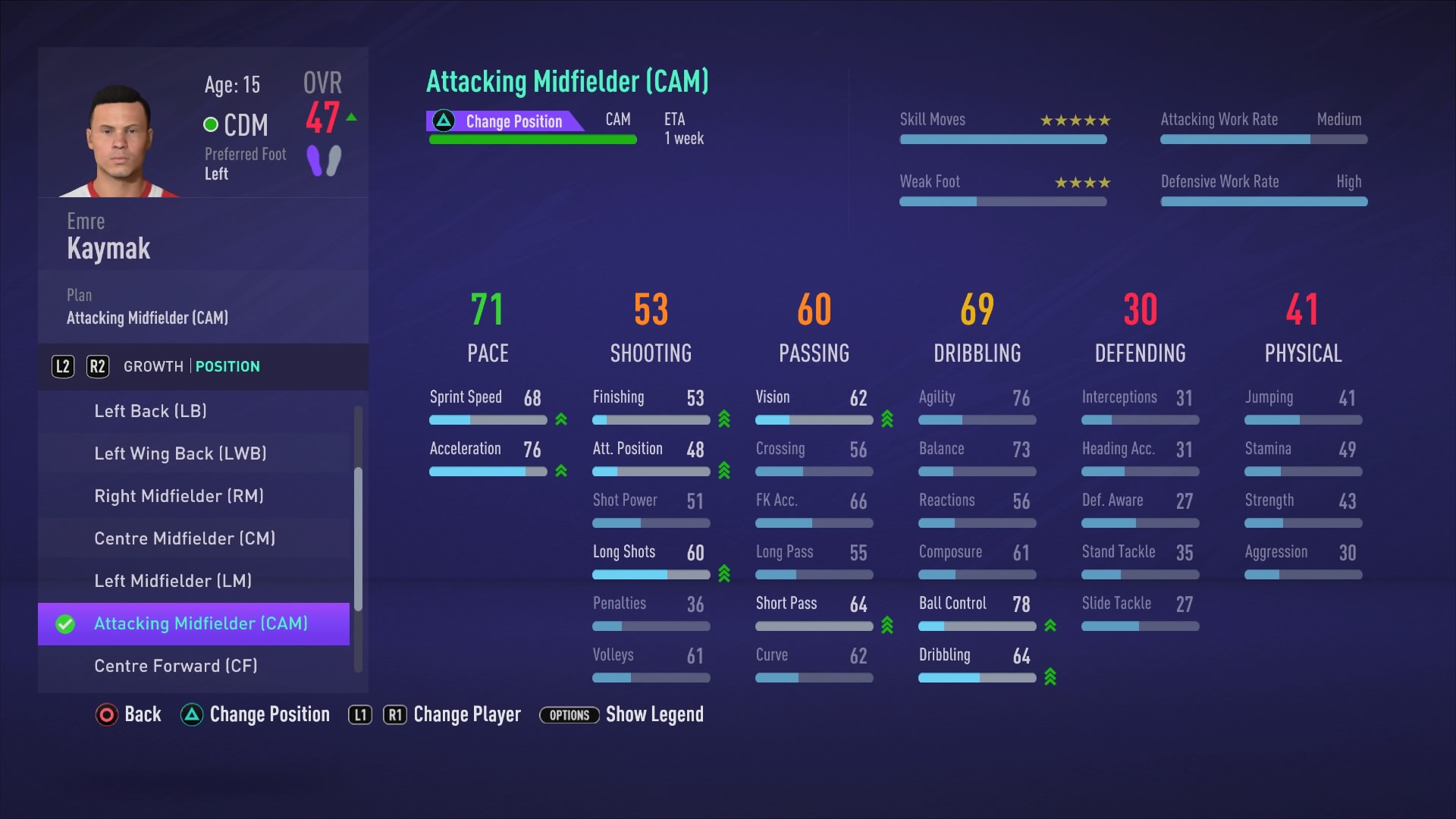Screen dimensions: 1456x819
Task: Switch to the GROWTH tab
Action: point(153,366)
